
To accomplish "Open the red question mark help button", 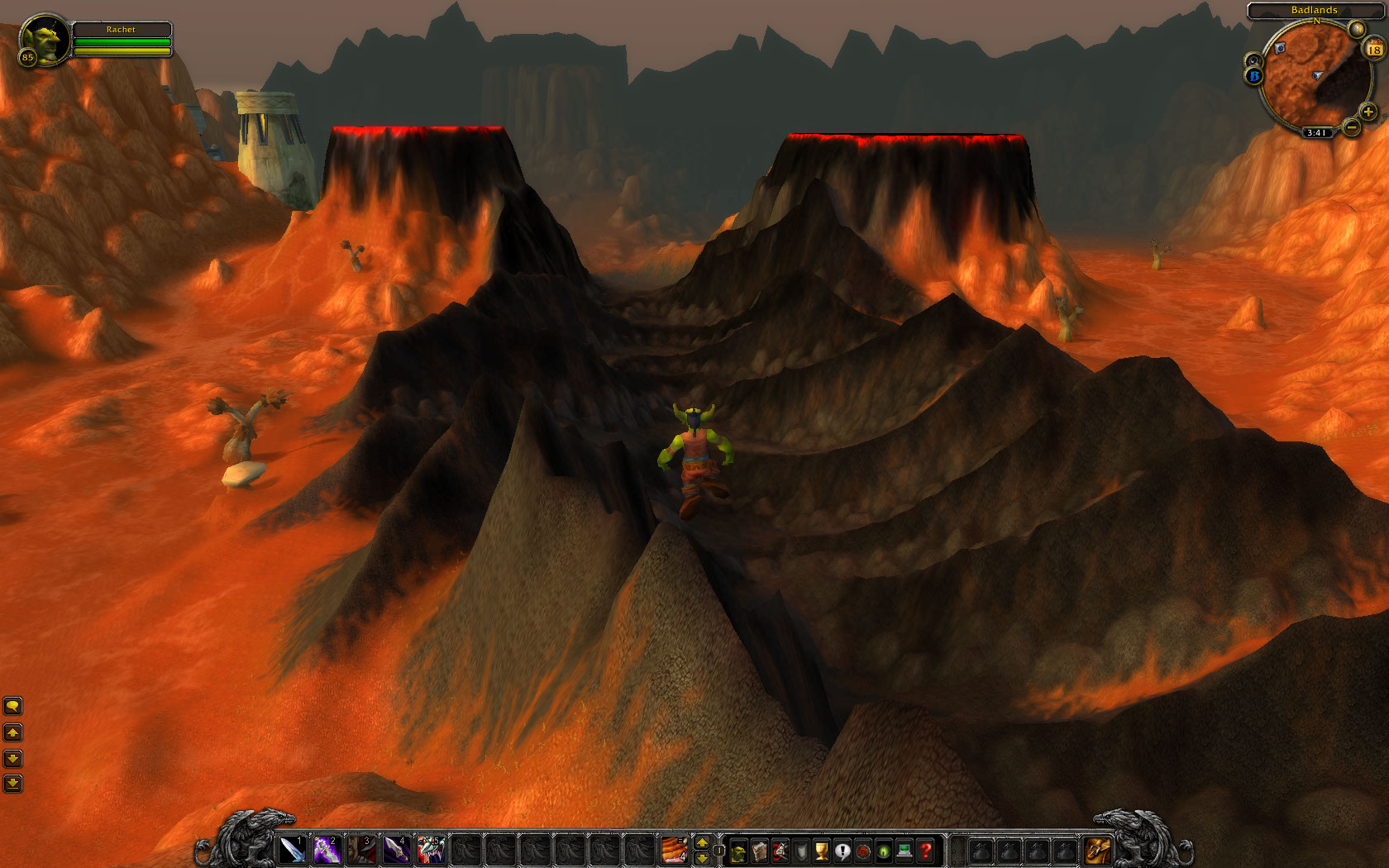I will coord(926,851).
